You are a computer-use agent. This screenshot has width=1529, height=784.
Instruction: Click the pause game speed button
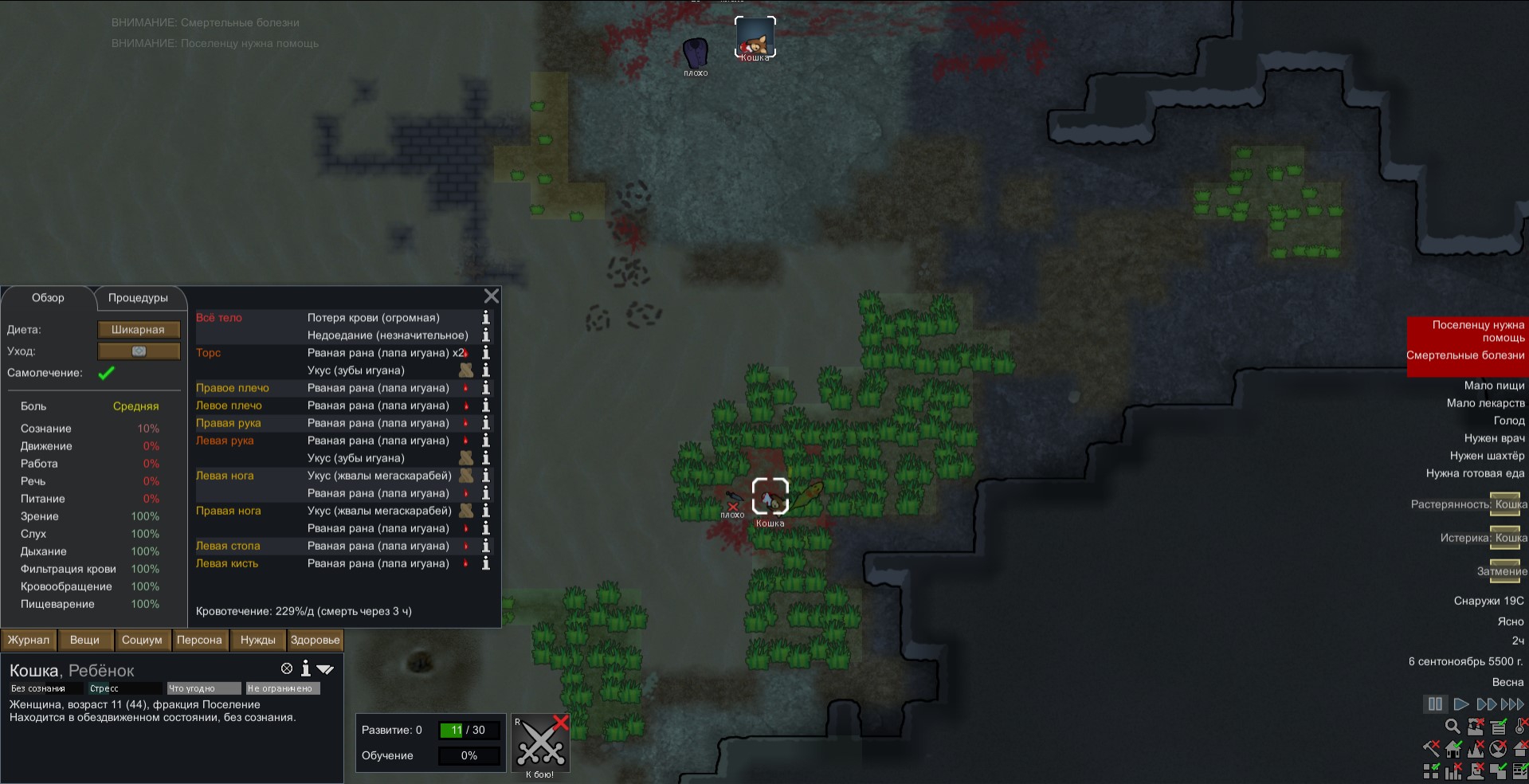pyautogui.click(x=1435, y=704)
